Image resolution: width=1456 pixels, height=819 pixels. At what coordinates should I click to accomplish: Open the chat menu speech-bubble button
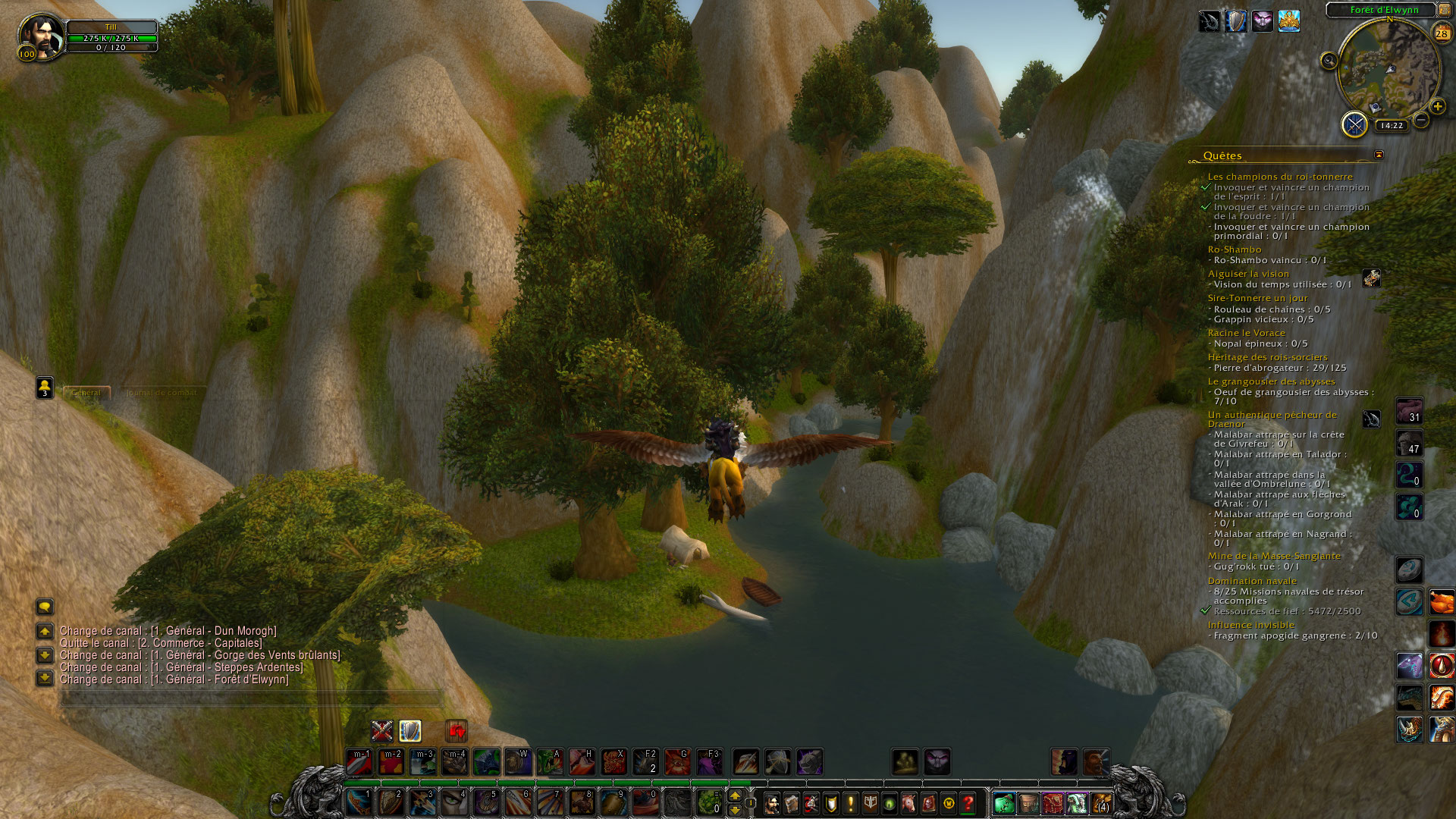(x=45, y=607)
